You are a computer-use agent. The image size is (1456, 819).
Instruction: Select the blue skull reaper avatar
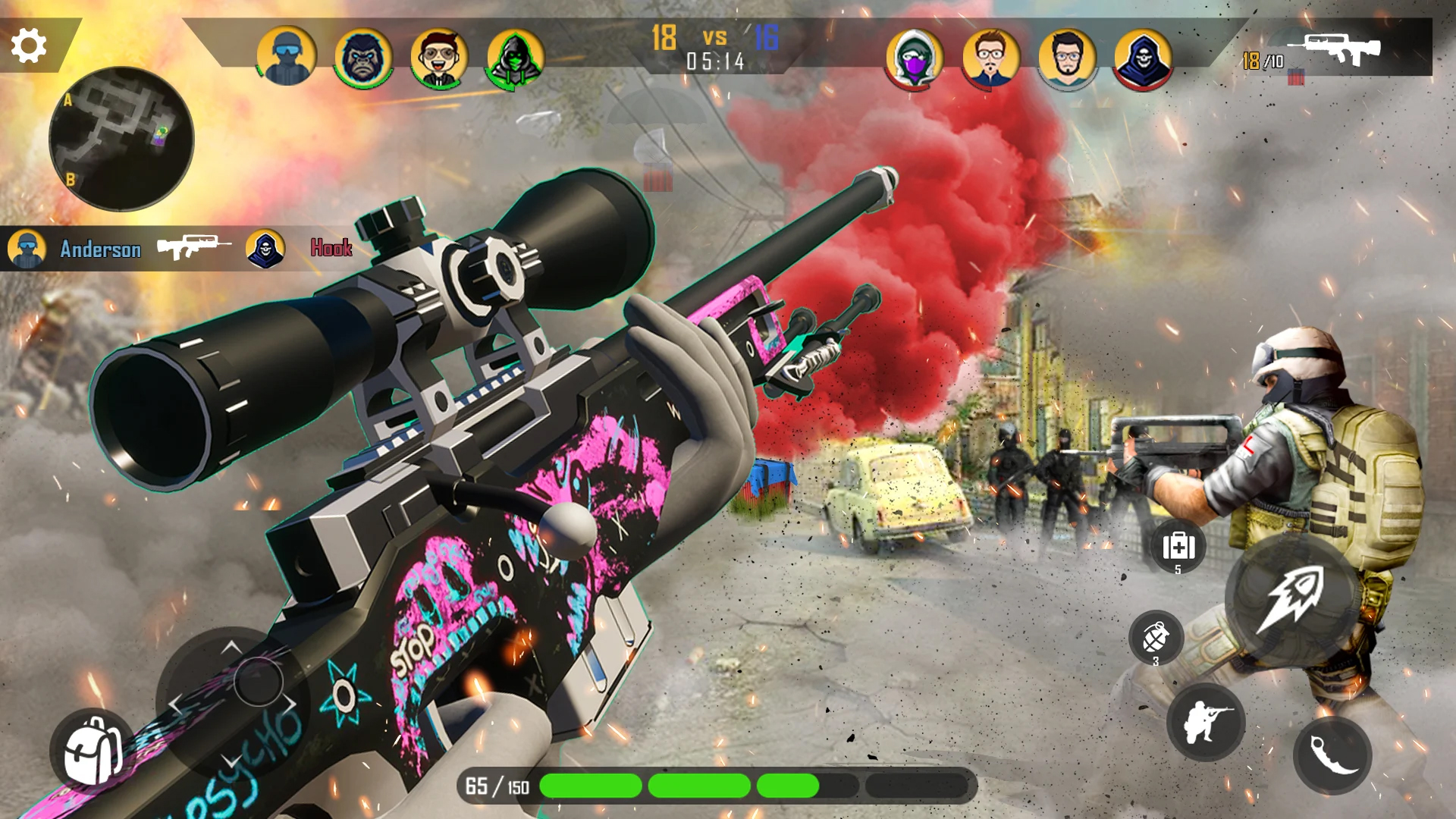1143,58
